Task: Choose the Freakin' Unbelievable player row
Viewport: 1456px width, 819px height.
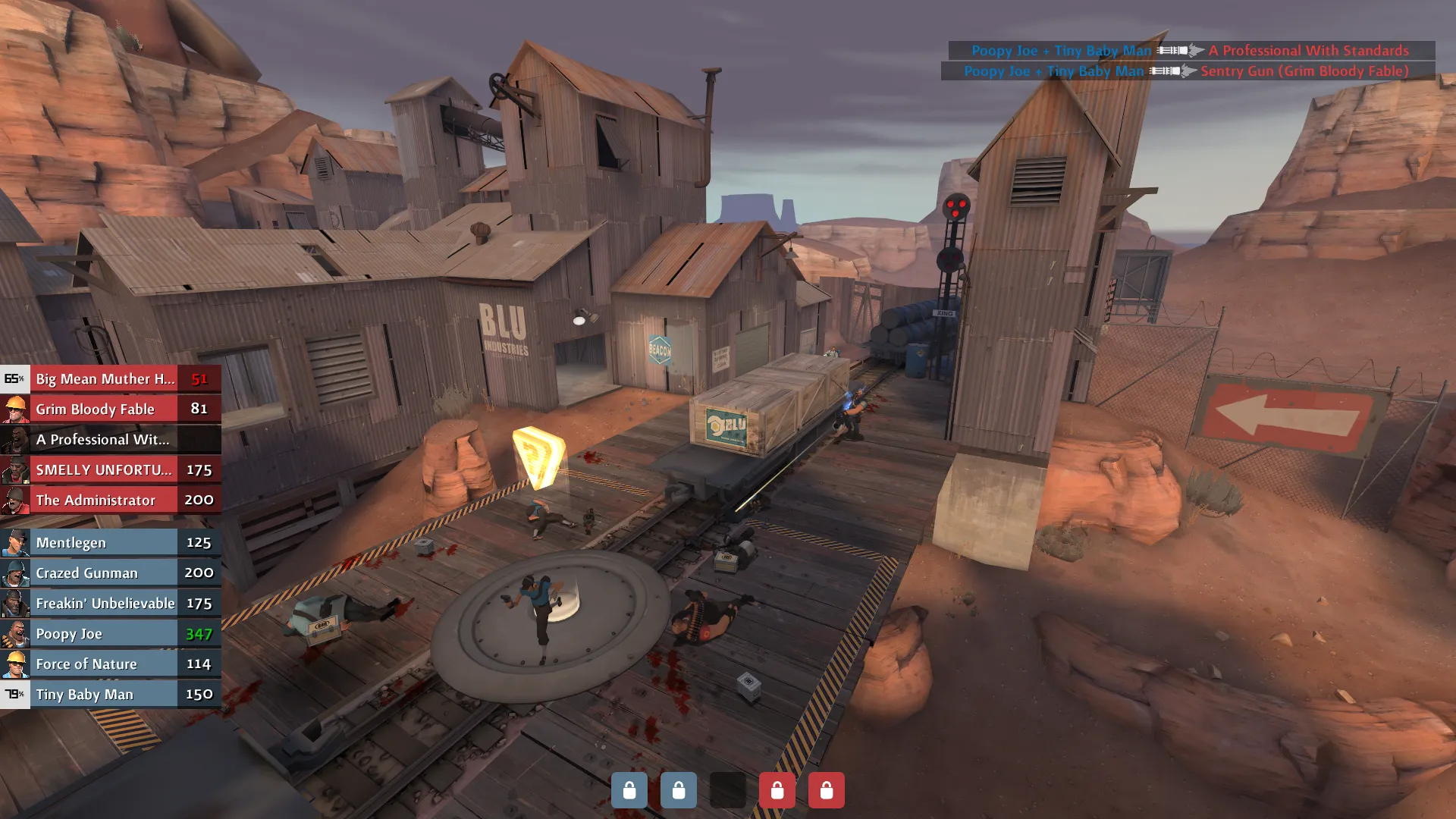Action: point(111,603)
